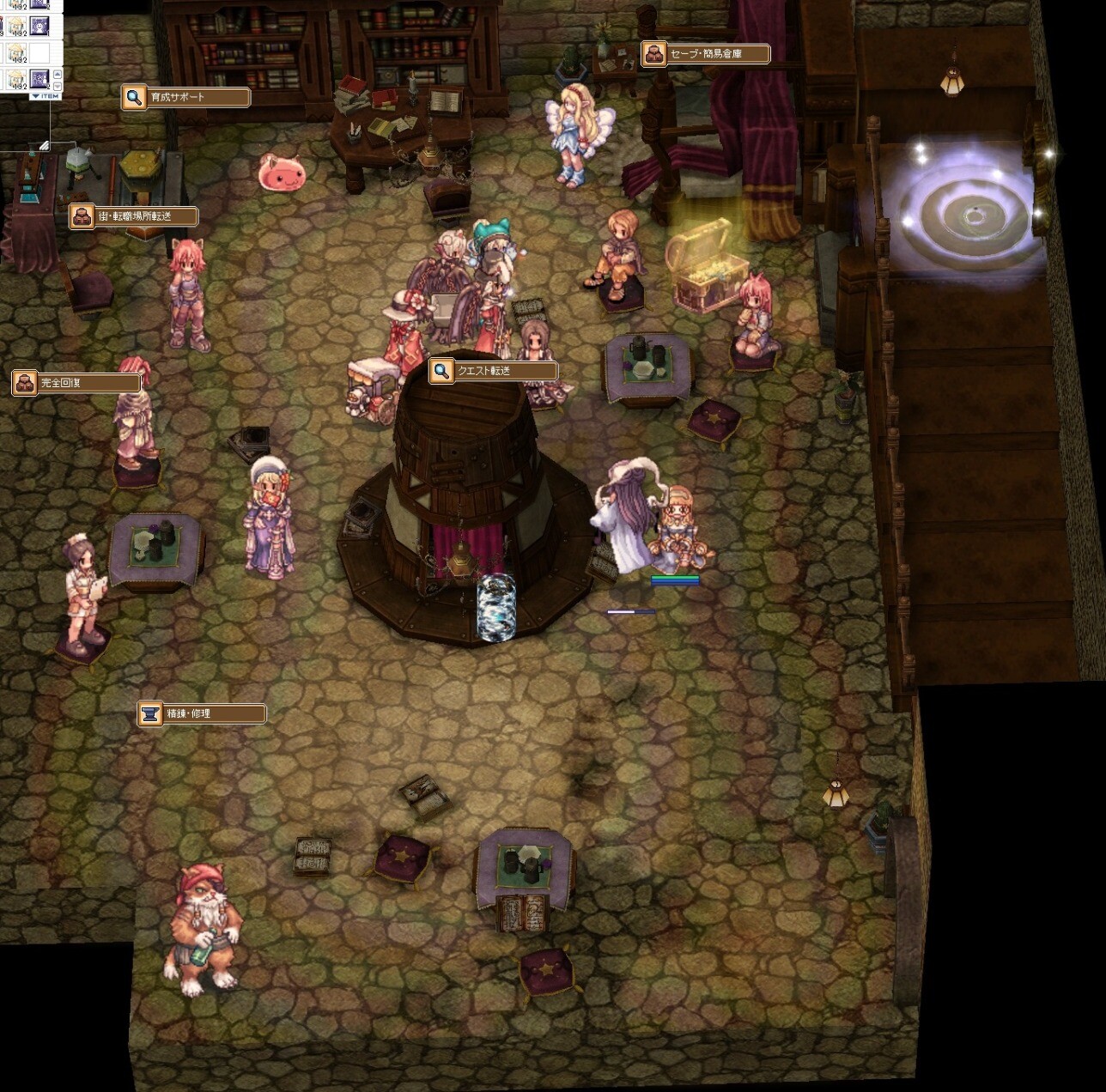The width and height of the screenshot is (1106, 1092).
Task: Collapse the ITEM shortcut panel tab
Action: click(45, 96)
